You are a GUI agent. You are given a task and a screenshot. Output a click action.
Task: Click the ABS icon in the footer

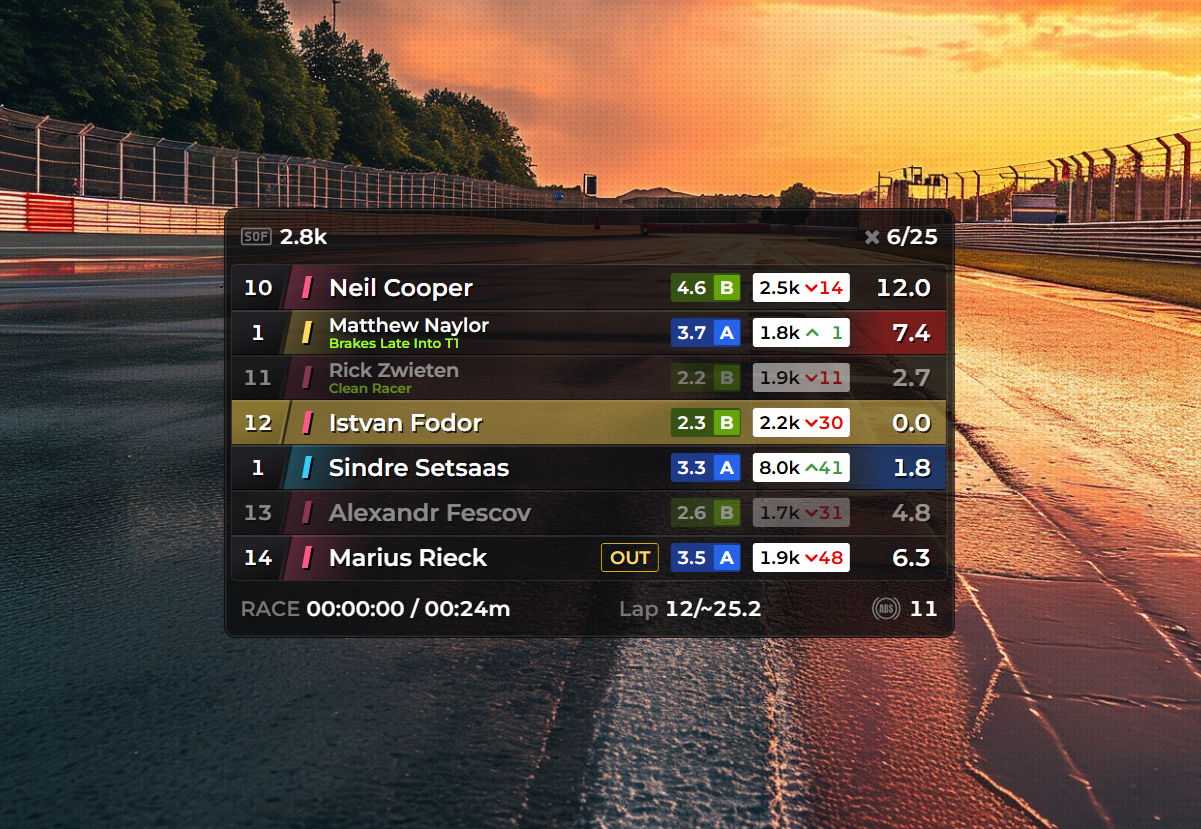point(885,608)
